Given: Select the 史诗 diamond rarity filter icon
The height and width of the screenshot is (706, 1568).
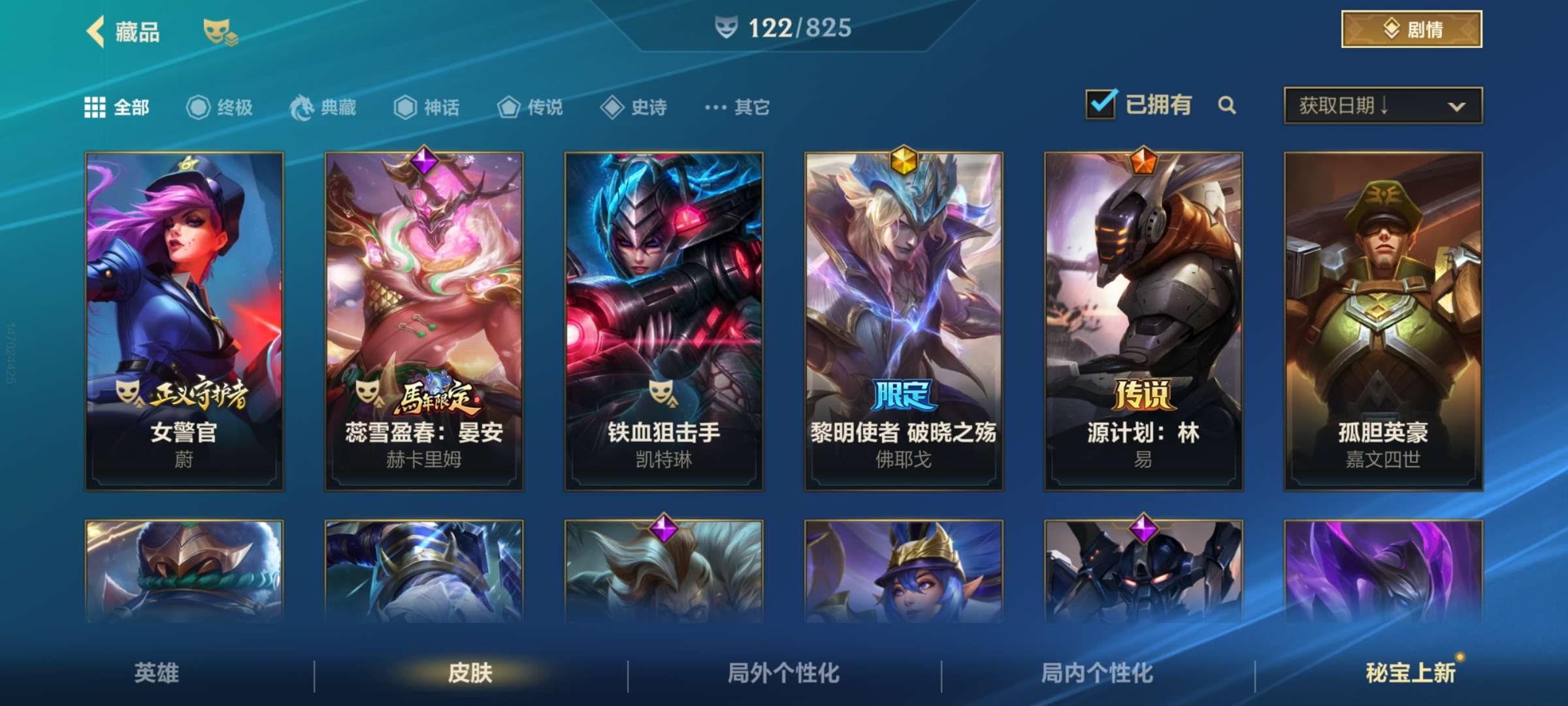Looking at the screenshot, I should (x=612, y=109).
